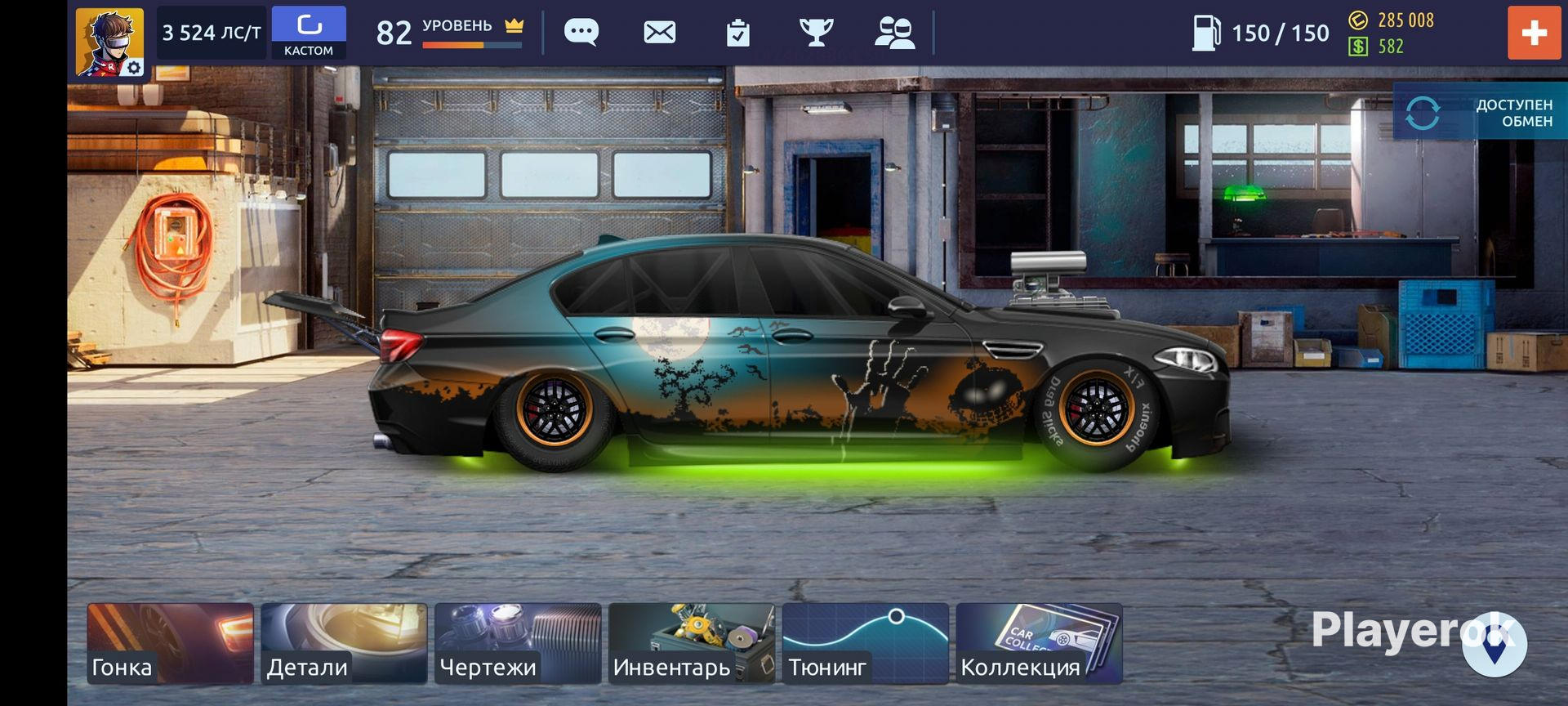Check the mail envelope icon

660,33
